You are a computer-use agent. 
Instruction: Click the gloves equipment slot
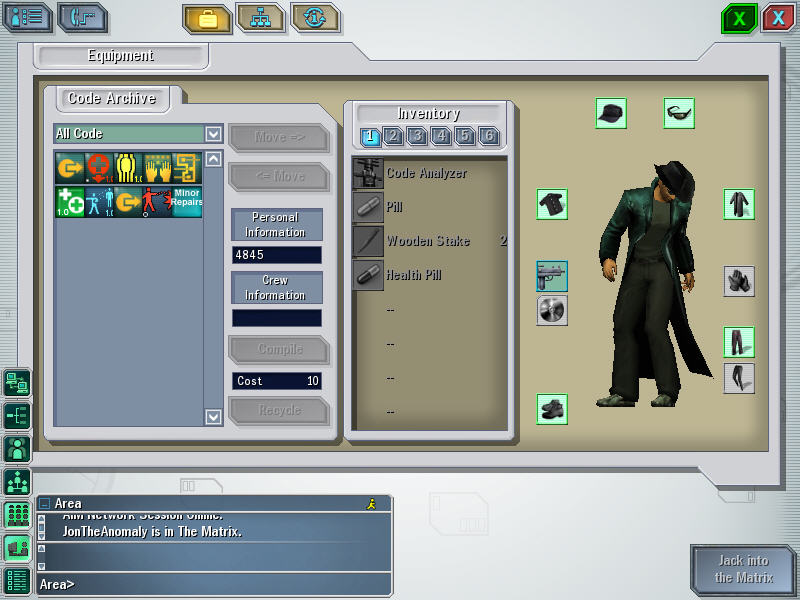click(x=739, y=281)
